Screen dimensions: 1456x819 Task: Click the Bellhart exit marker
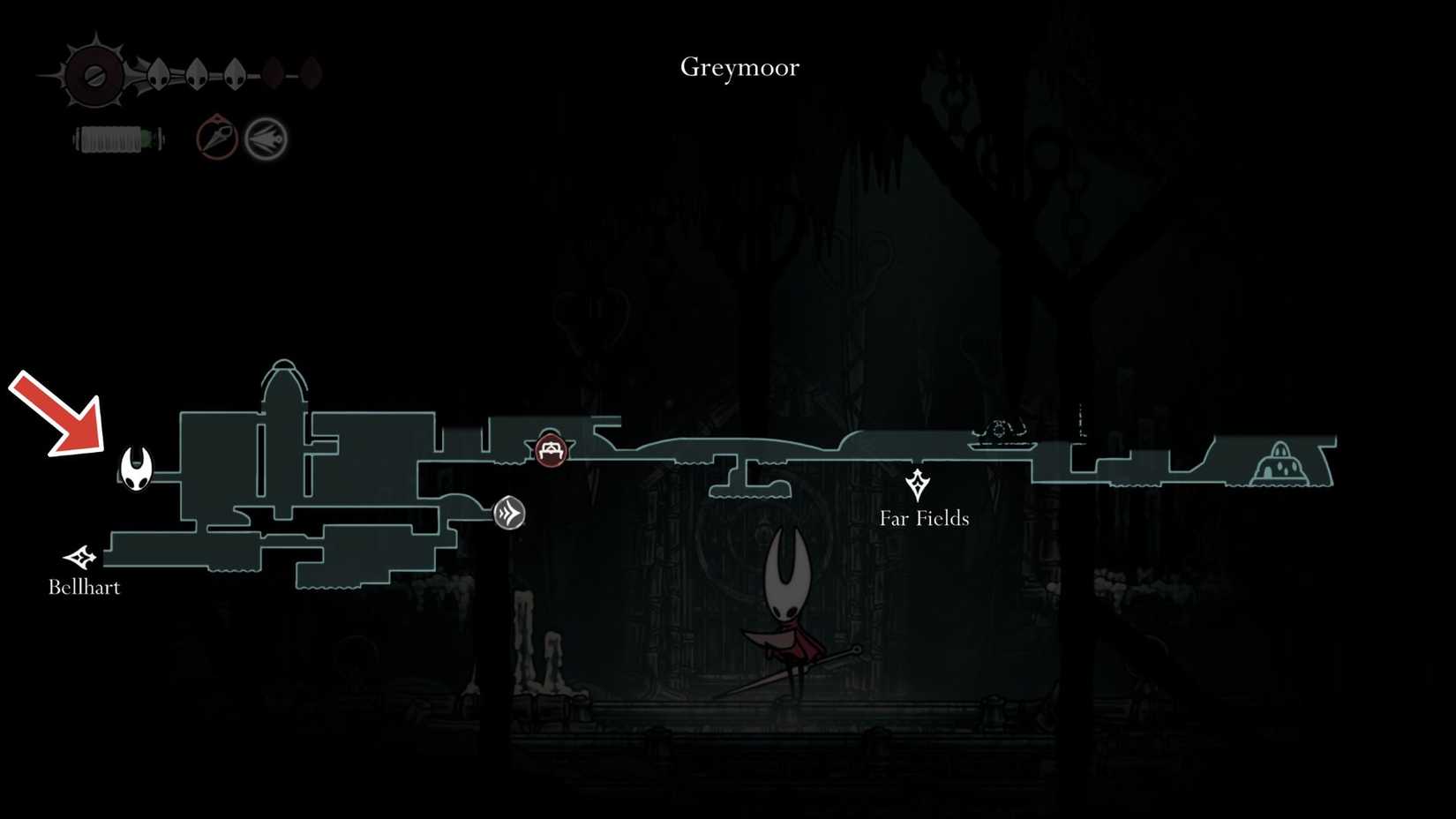tap(79, 555)
